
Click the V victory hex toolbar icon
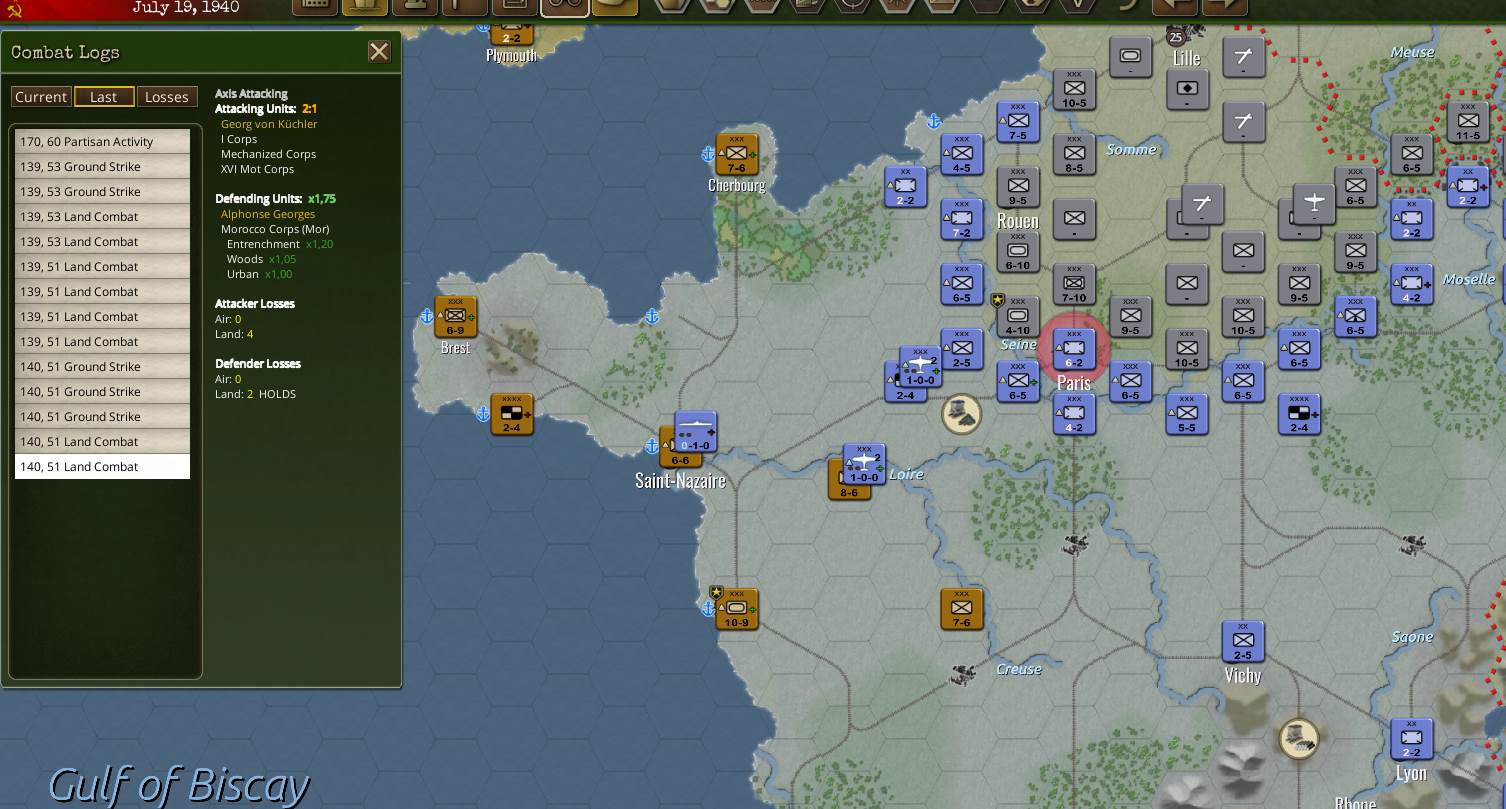pos(1078,8)
